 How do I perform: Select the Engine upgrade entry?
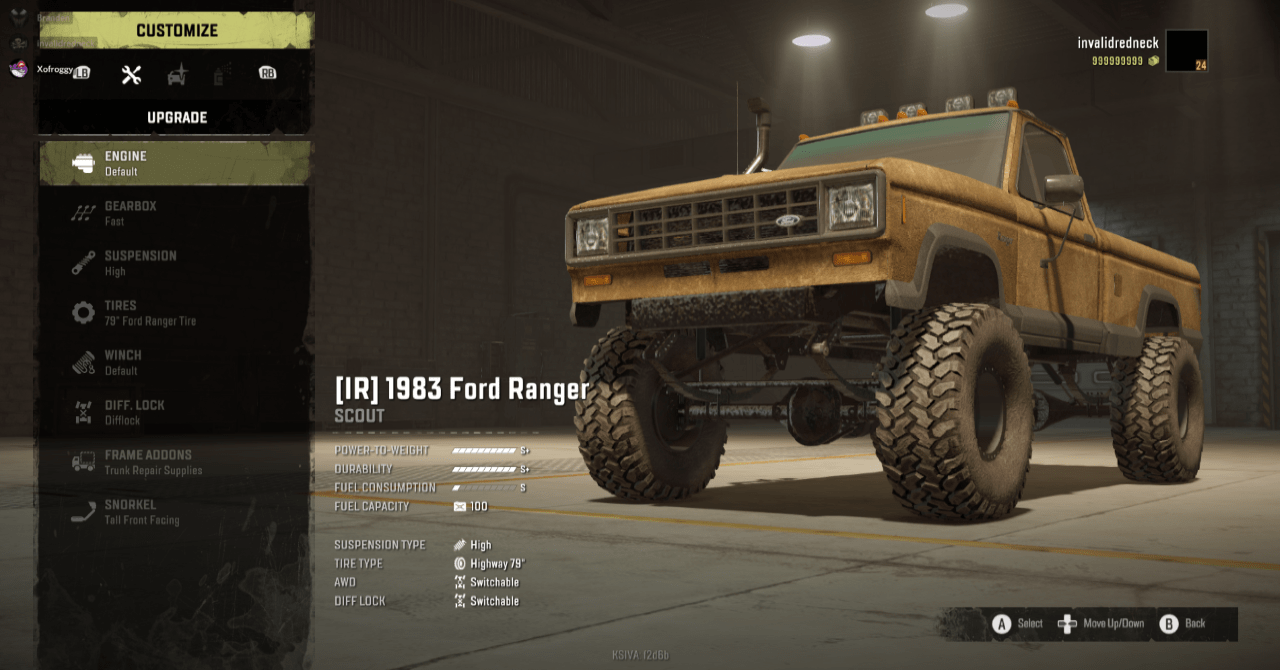(x=175, y=163)
